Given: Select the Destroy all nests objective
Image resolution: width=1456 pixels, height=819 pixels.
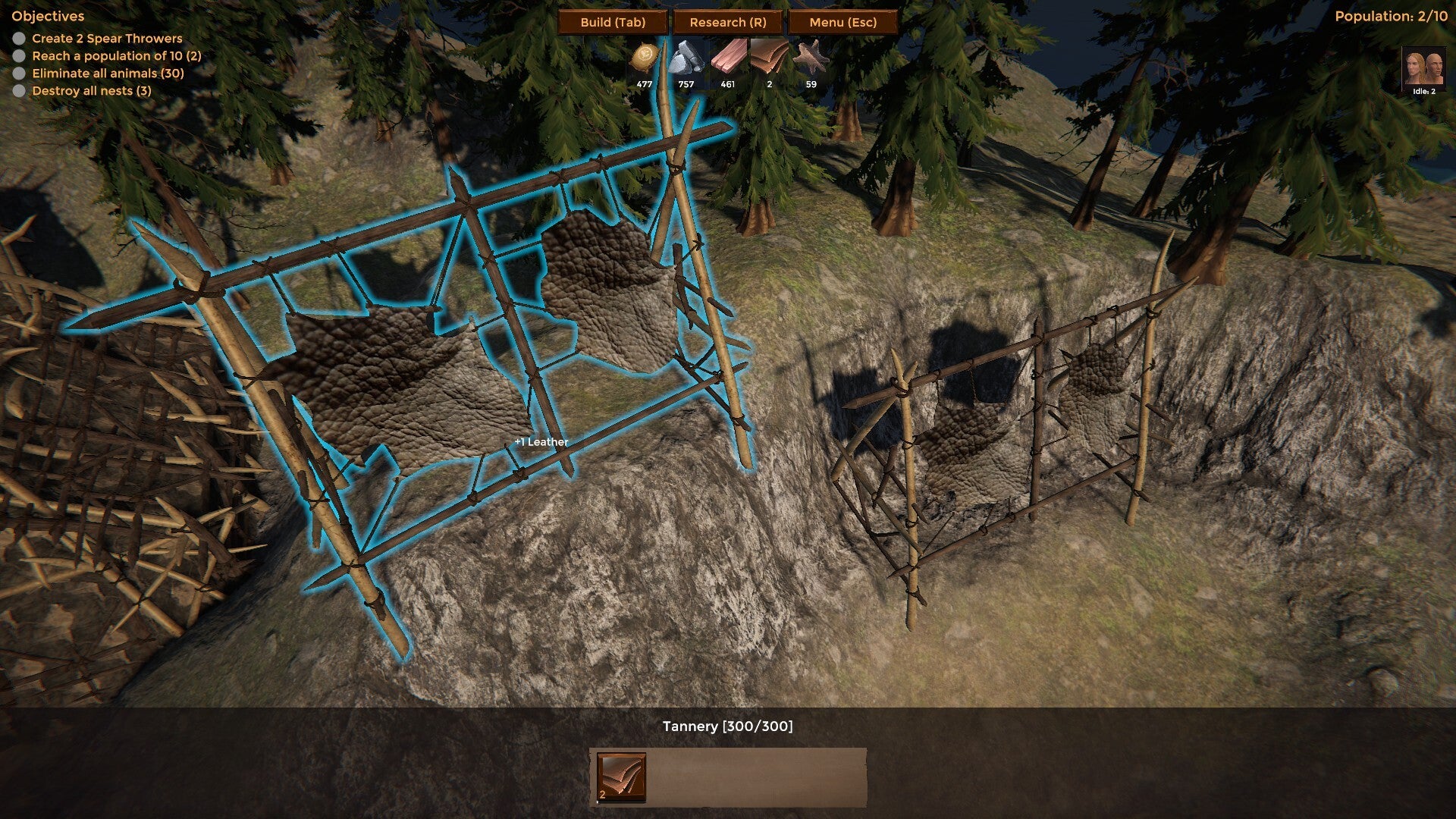Looking at the screenshot, I should (x=92, y=90).
